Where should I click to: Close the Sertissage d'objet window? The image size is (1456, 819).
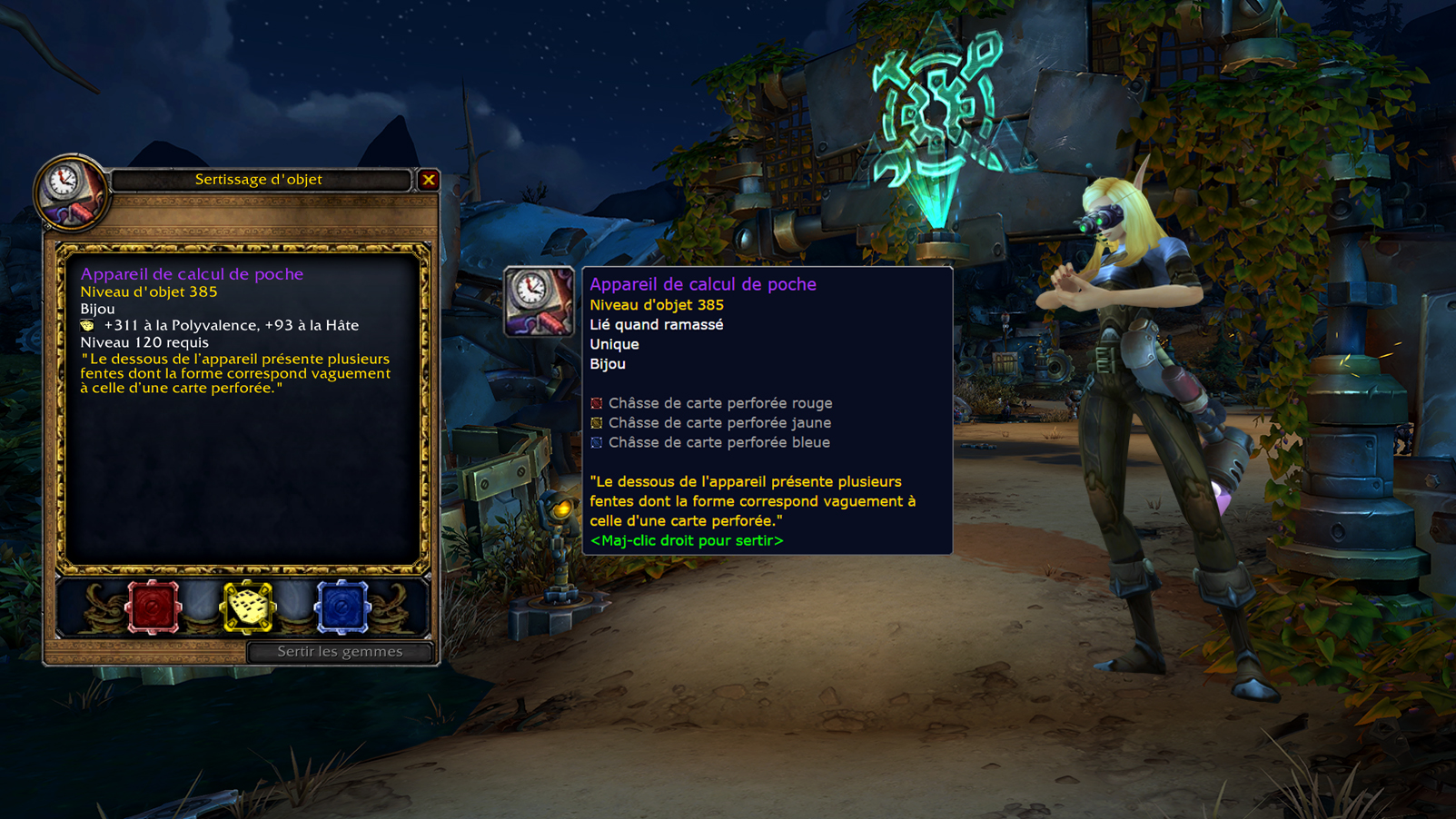(x=429, y=180)
